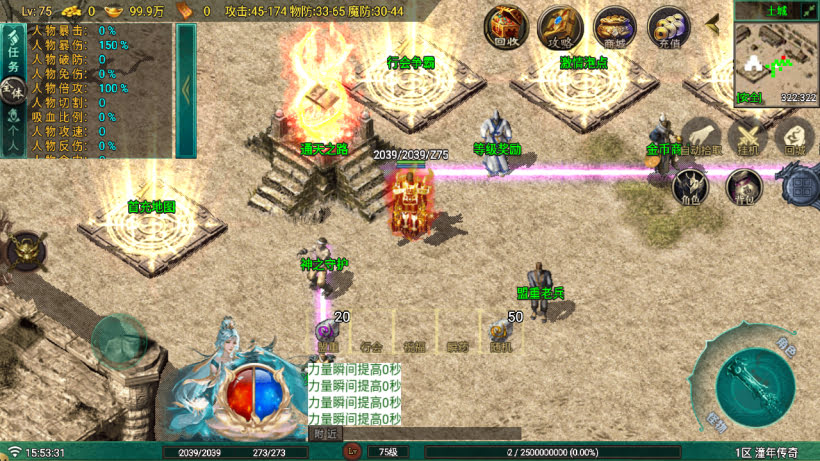Select the 附近 nearby chat tab
820x461 pixels.
point(325,434)
